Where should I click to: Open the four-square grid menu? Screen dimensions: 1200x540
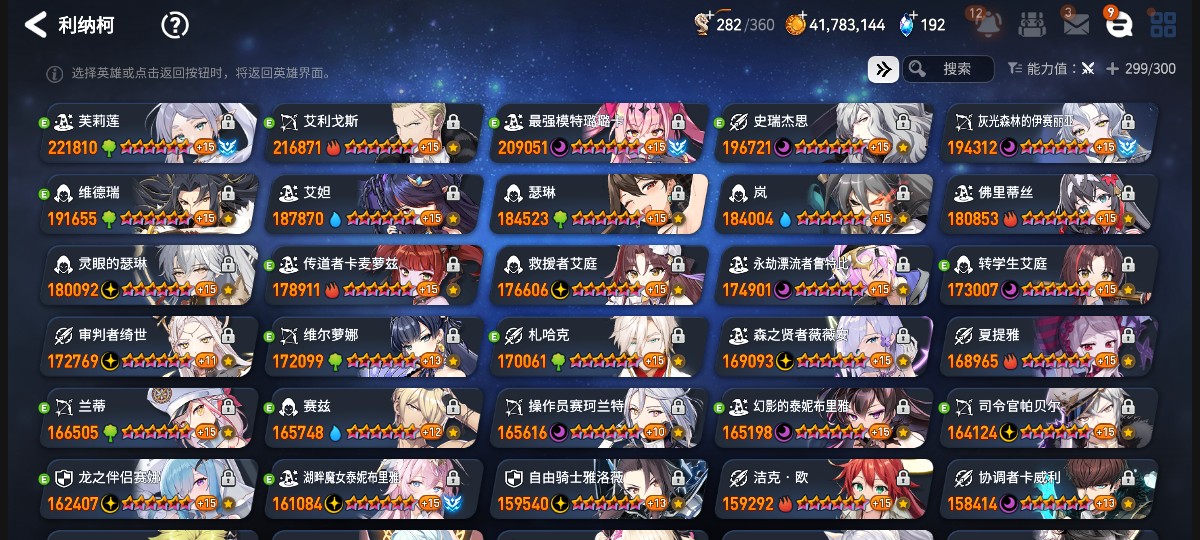point(1163,24)
